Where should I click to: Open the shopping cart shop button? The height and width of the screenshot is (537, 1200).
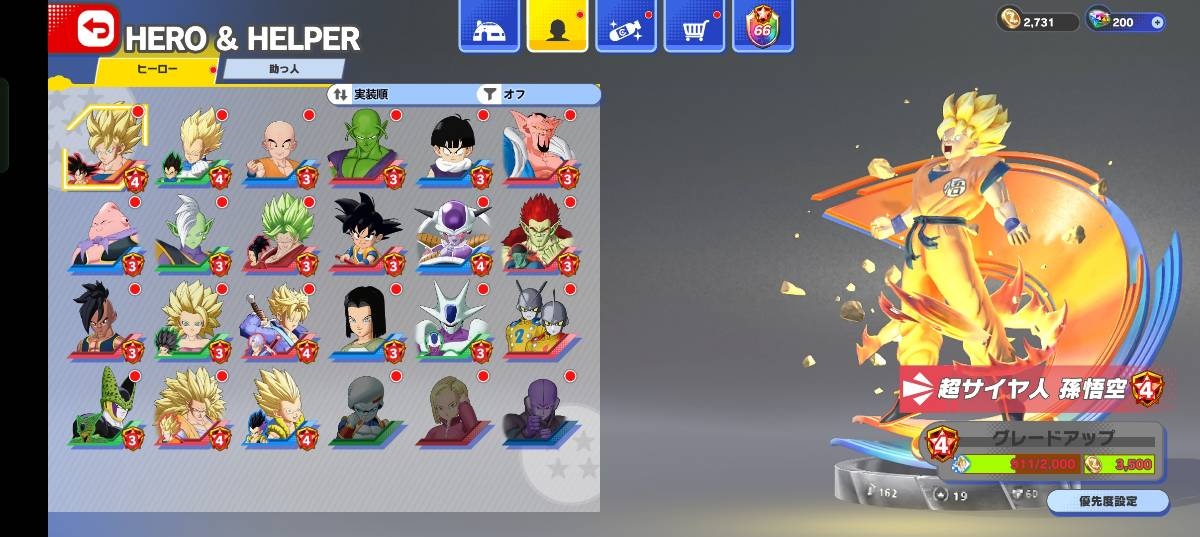coord(695,26)
